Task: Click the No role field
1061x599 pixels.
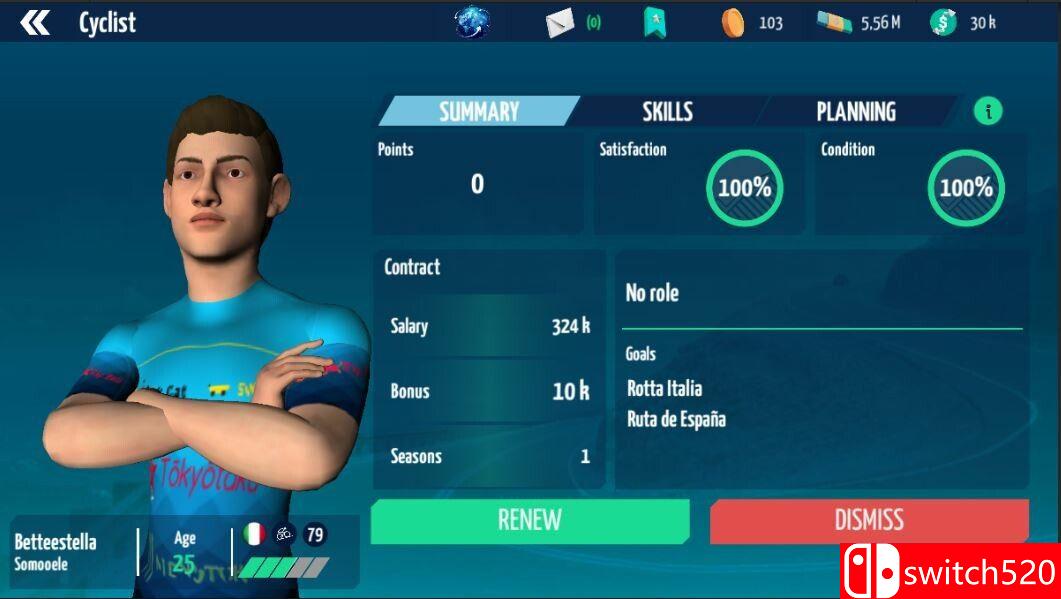Action: coord(652,293)
